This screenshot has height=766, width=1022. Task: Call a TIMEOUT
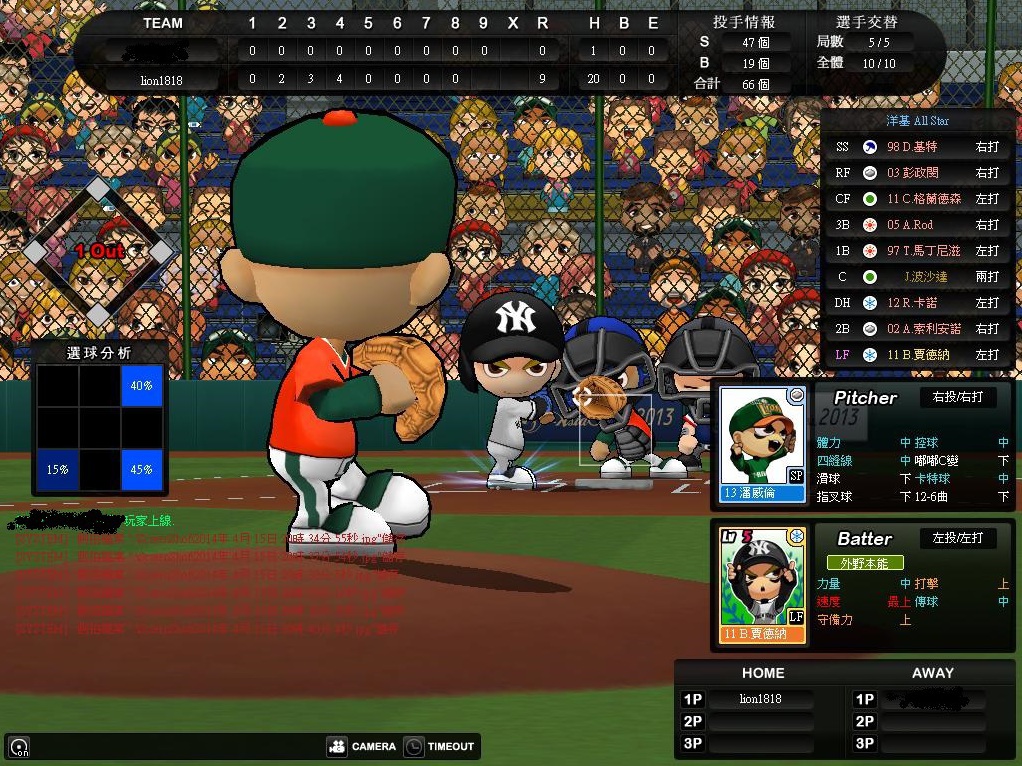pos(439,746)
